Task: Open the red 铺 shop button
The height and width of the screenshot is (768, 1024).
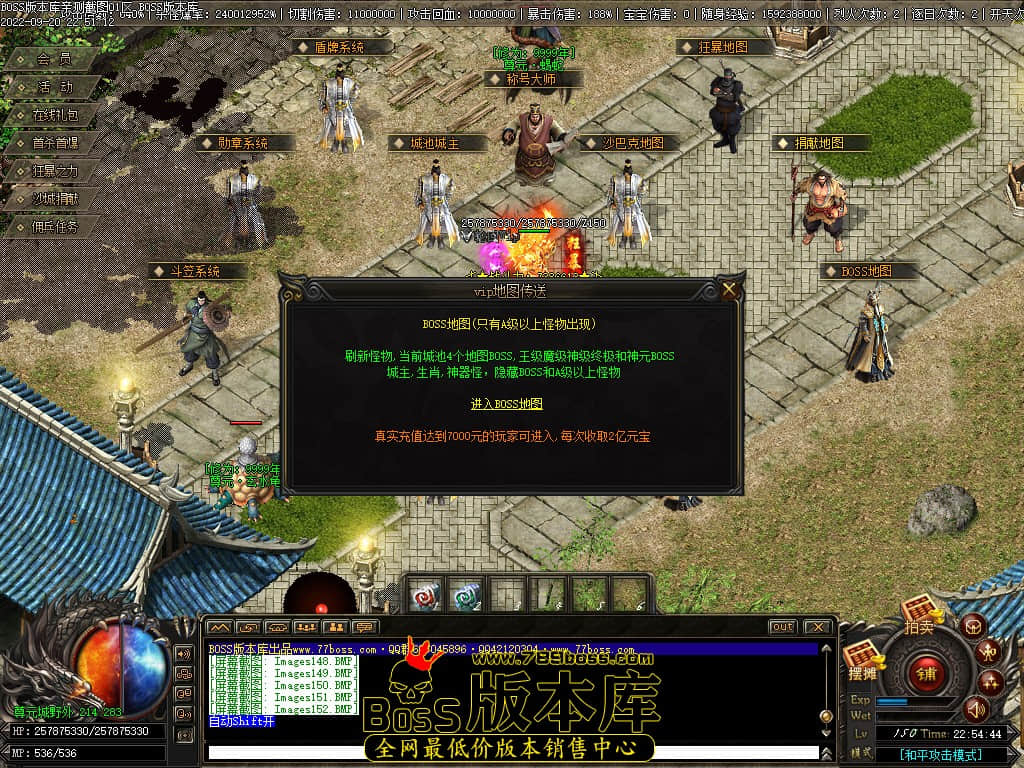Action: tap(926, 672)
